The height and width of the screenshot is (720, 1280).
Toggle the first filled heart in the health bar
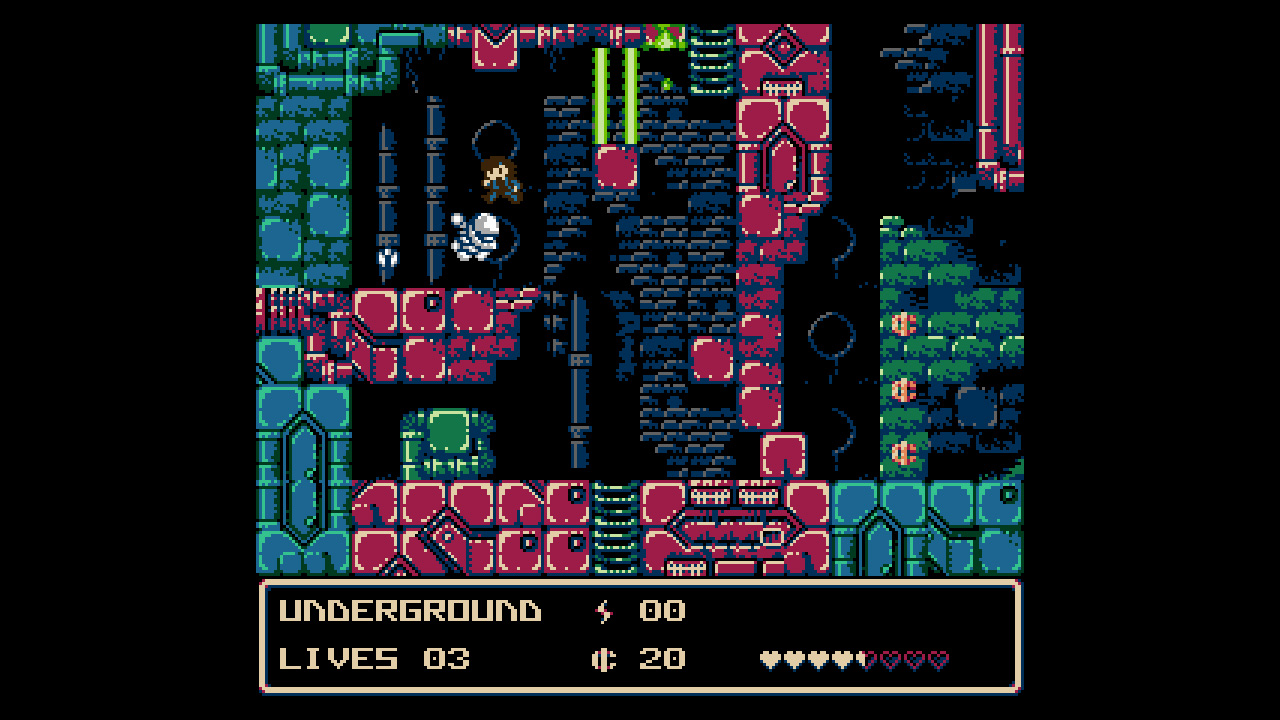pos(770,659)
